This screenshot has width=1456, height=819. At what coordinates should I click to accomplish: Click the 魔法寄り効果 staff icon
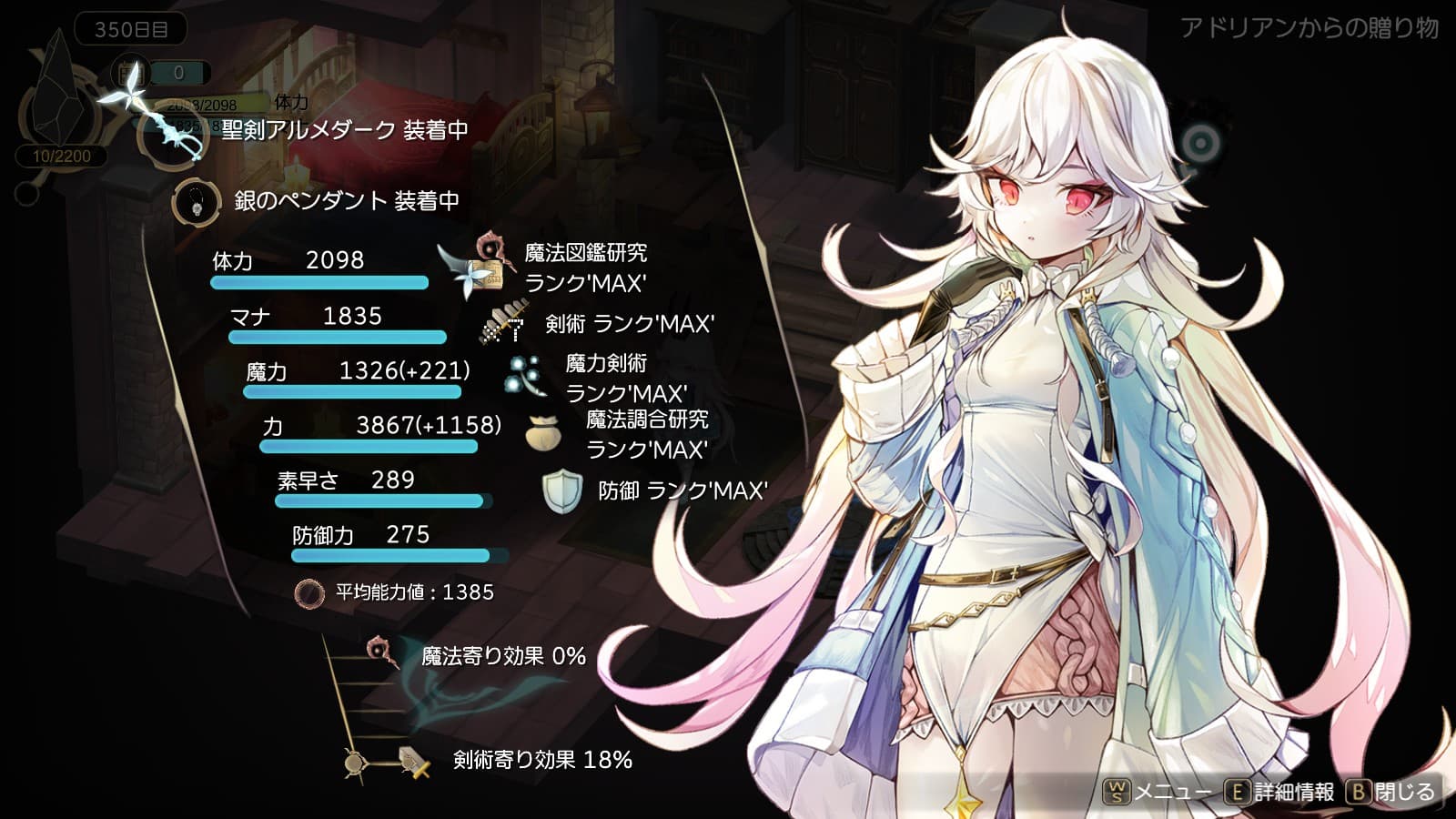point(382,652)
